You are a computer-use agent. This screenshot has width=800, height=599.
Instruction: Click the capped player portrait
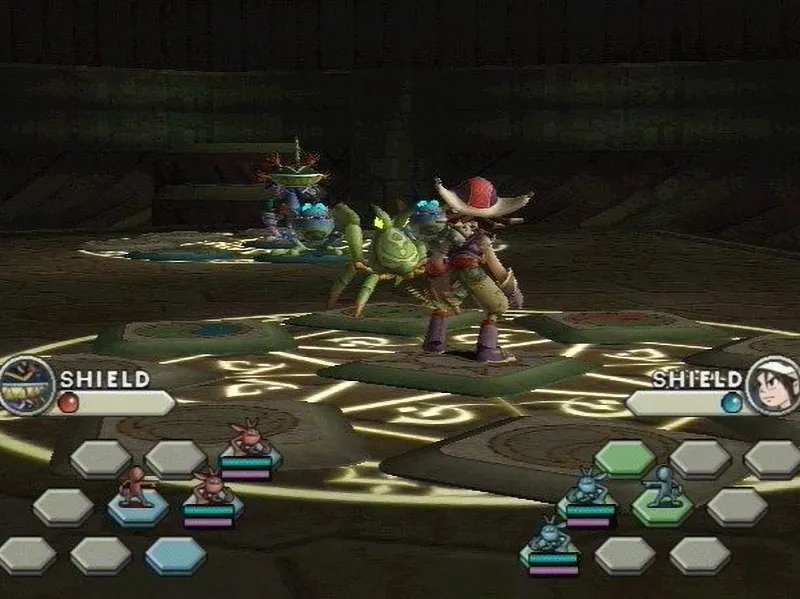pos(773,386)
